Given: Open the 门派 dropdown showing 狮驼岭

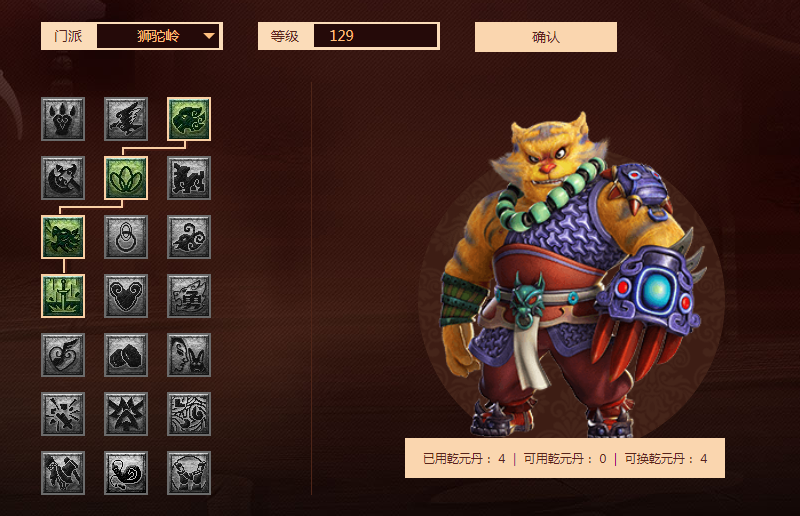Looking at the screenshot, I should point(159,36).
